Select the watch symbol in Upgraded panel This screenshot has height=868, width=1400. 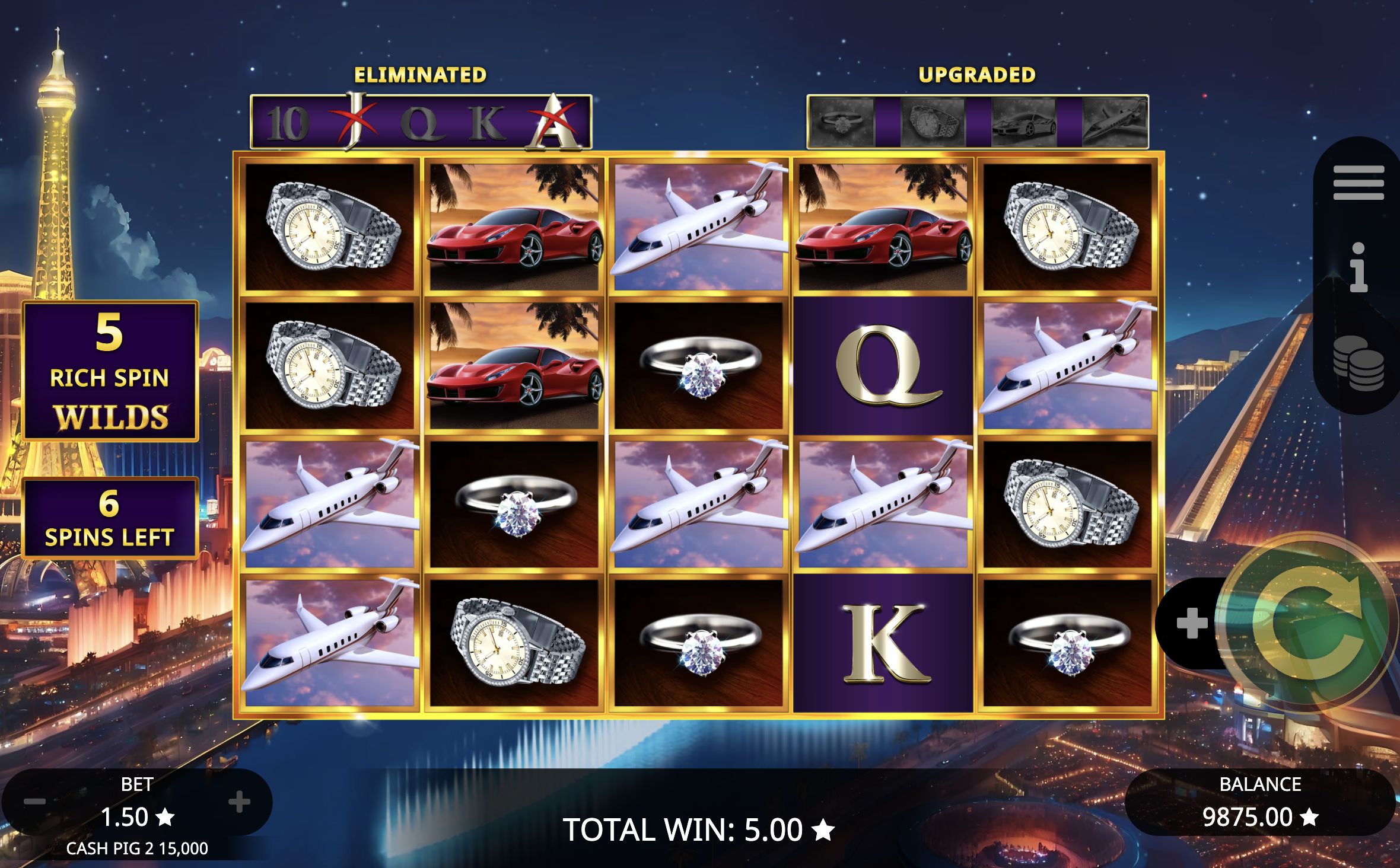point(933,120)
